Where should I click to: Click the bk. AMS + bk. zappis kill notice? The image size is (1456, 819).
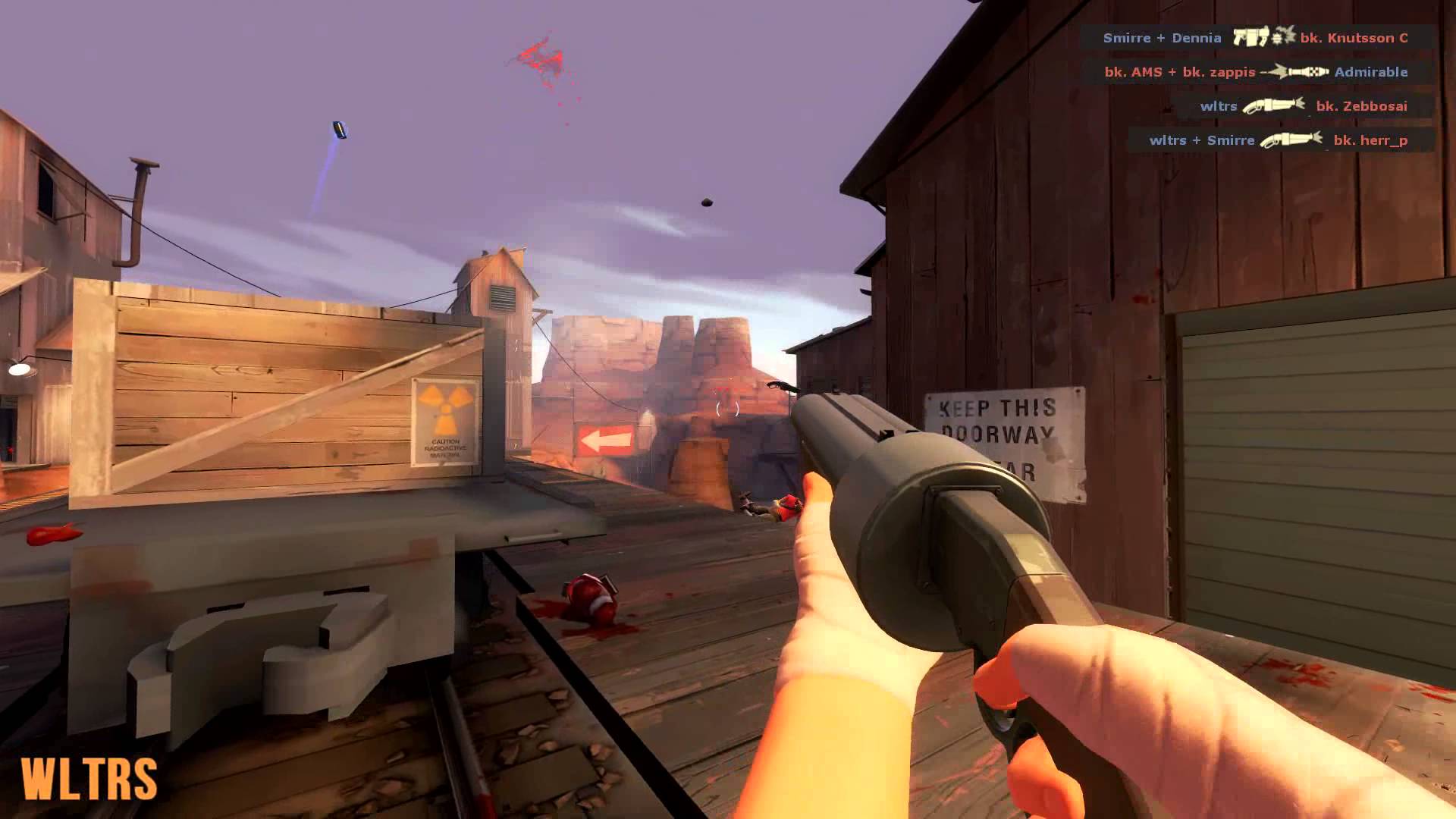1256,72
